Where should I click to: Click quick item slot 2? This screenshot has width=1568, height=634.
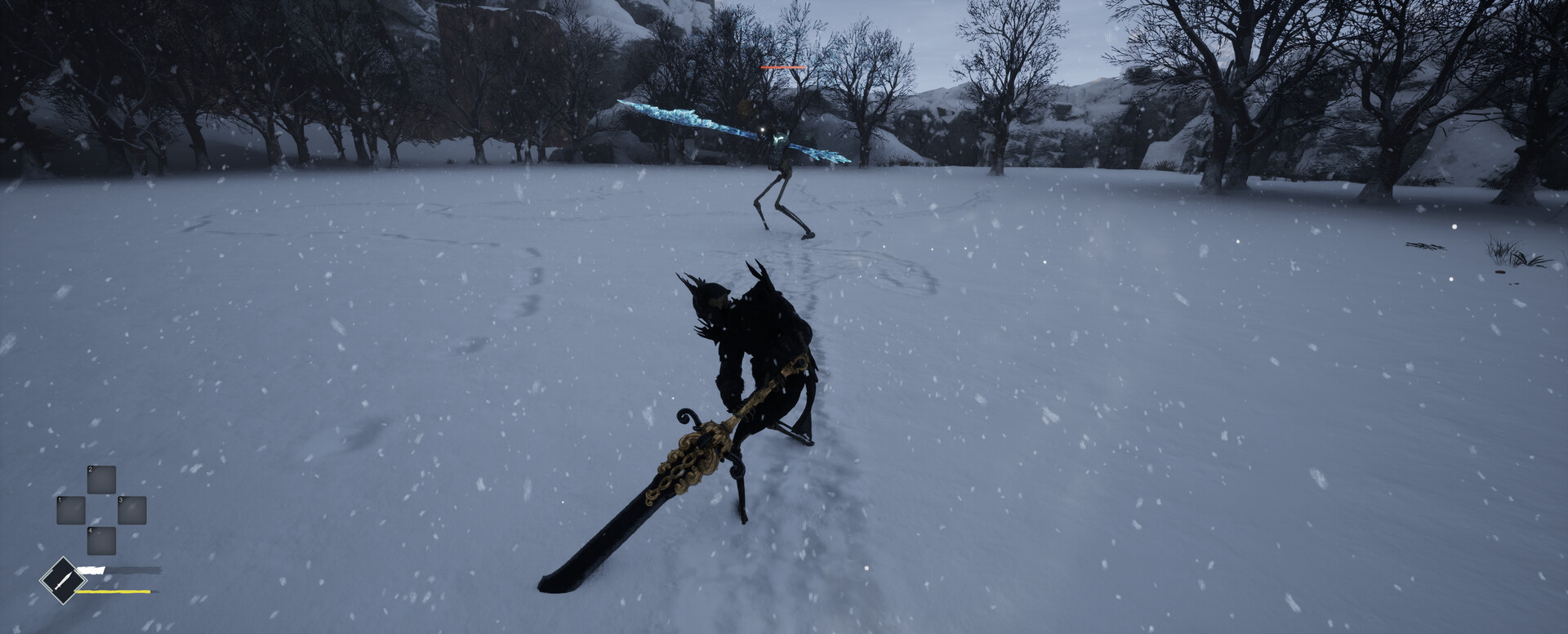pyautogui.click(x=101, y=480)
